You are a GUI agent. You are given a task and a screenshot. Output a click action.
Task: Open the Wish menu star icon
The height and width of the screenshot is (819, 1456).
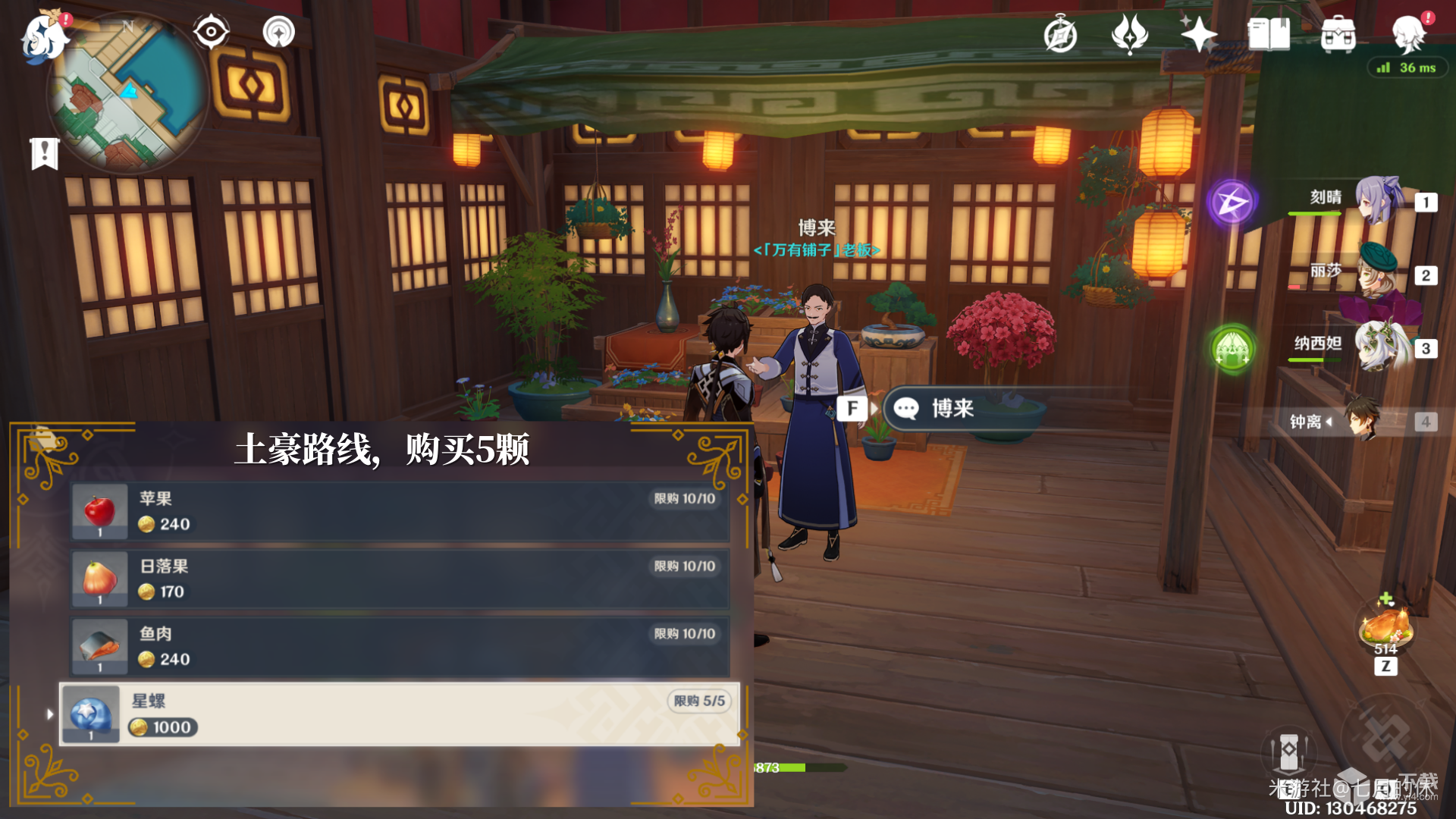click(1199, 34)
